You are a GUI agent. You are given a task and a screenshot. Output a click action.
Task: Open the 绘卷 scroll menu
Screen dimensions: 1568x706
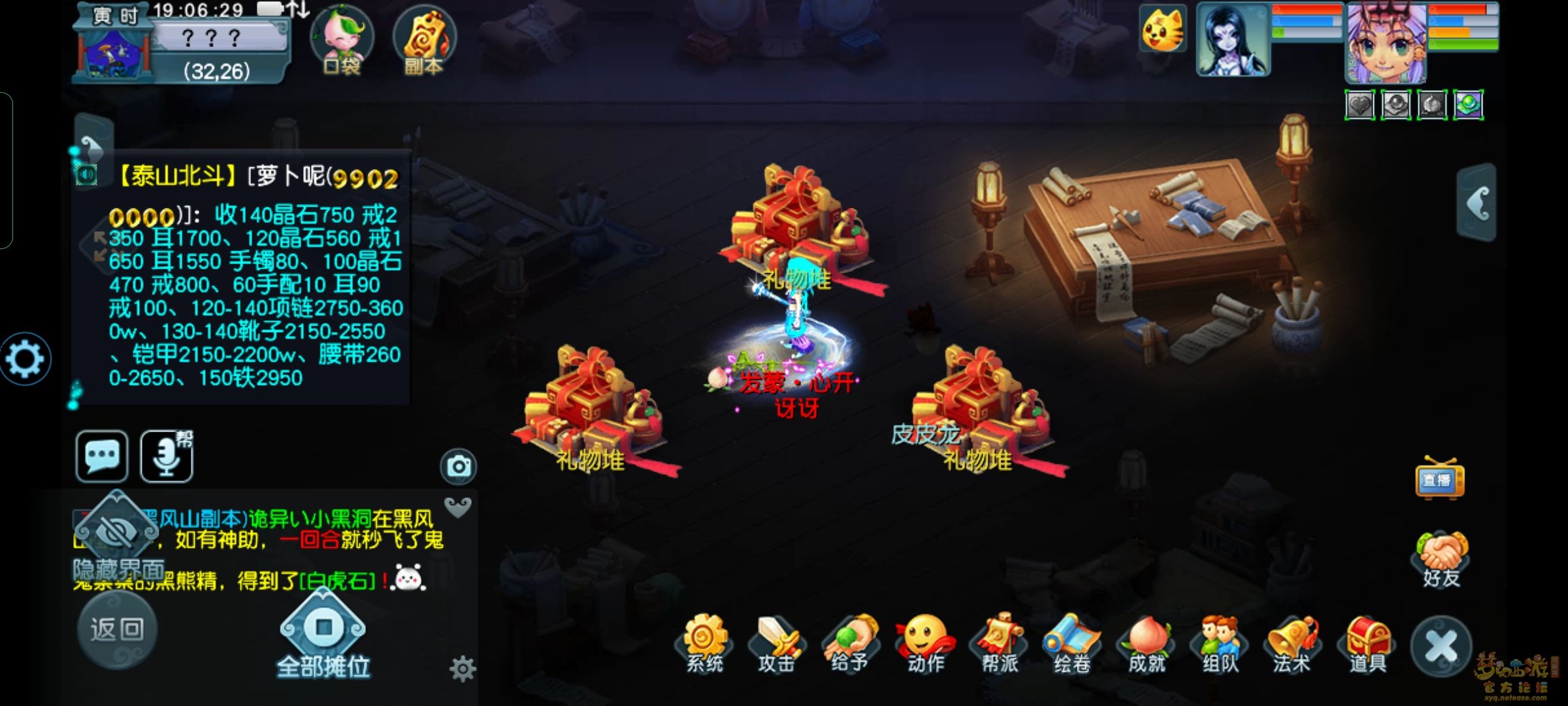[1072, 643]
